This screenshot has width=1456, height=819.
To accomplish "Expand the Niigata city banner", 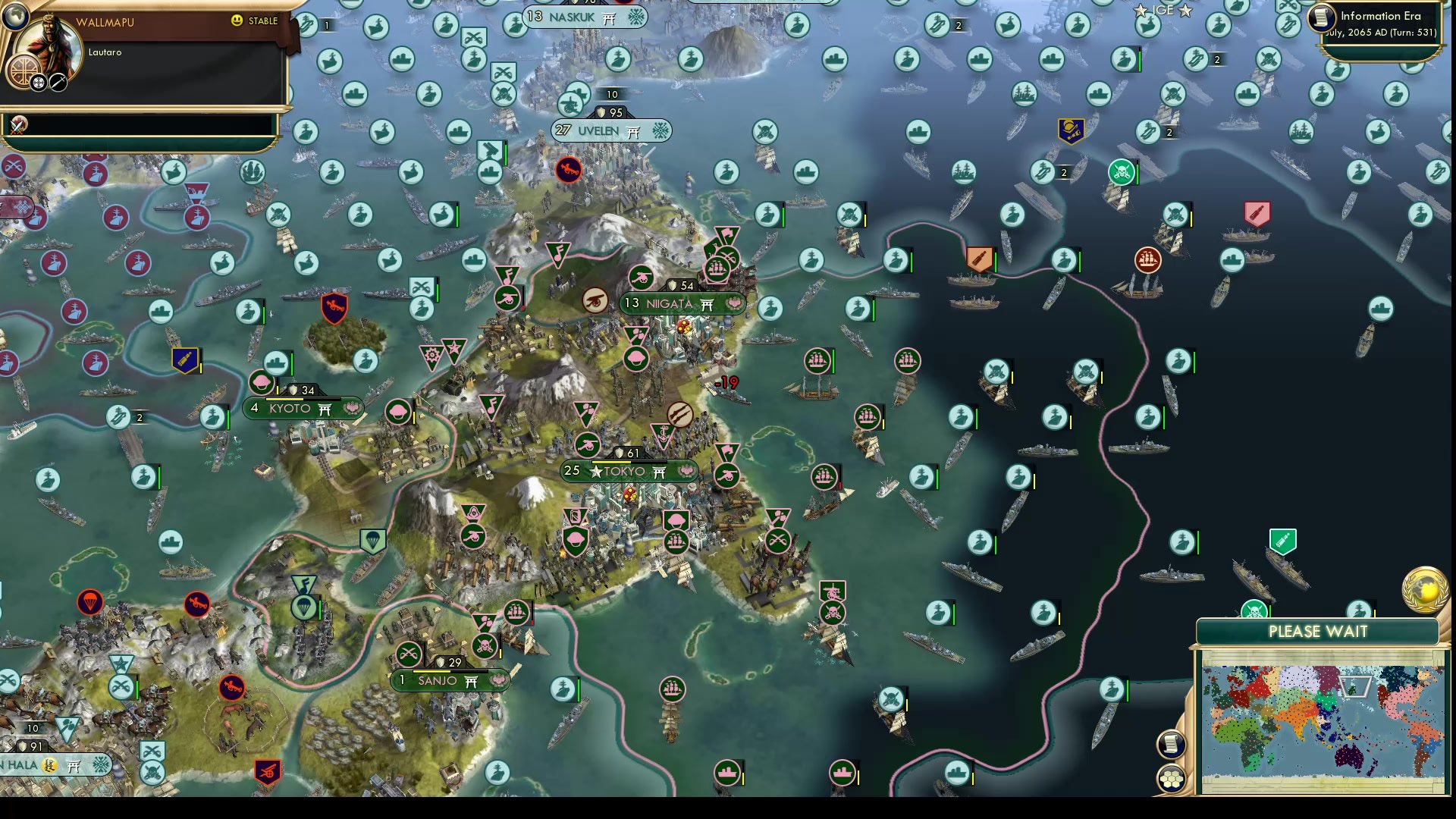I will (681, 304).
